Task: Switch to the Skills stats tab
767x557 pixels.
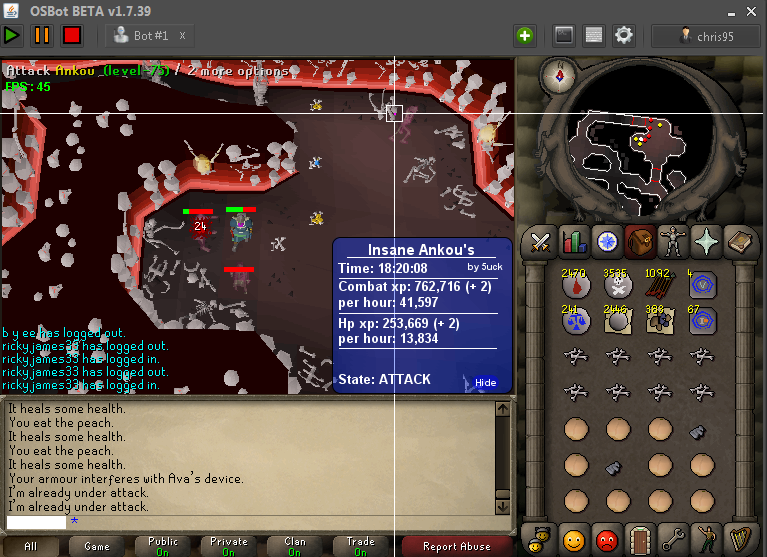Action: (574, 242)
